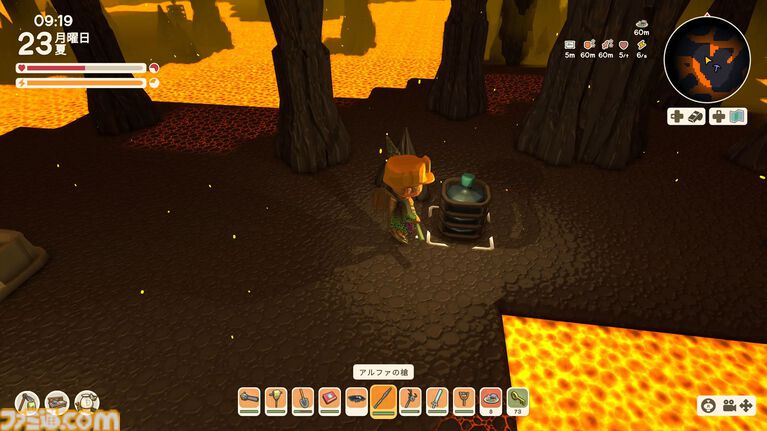Viewport: 767px width, 431px height.
Task: Select the shovel hotbar slot
Action: click(x=303, y=400)
